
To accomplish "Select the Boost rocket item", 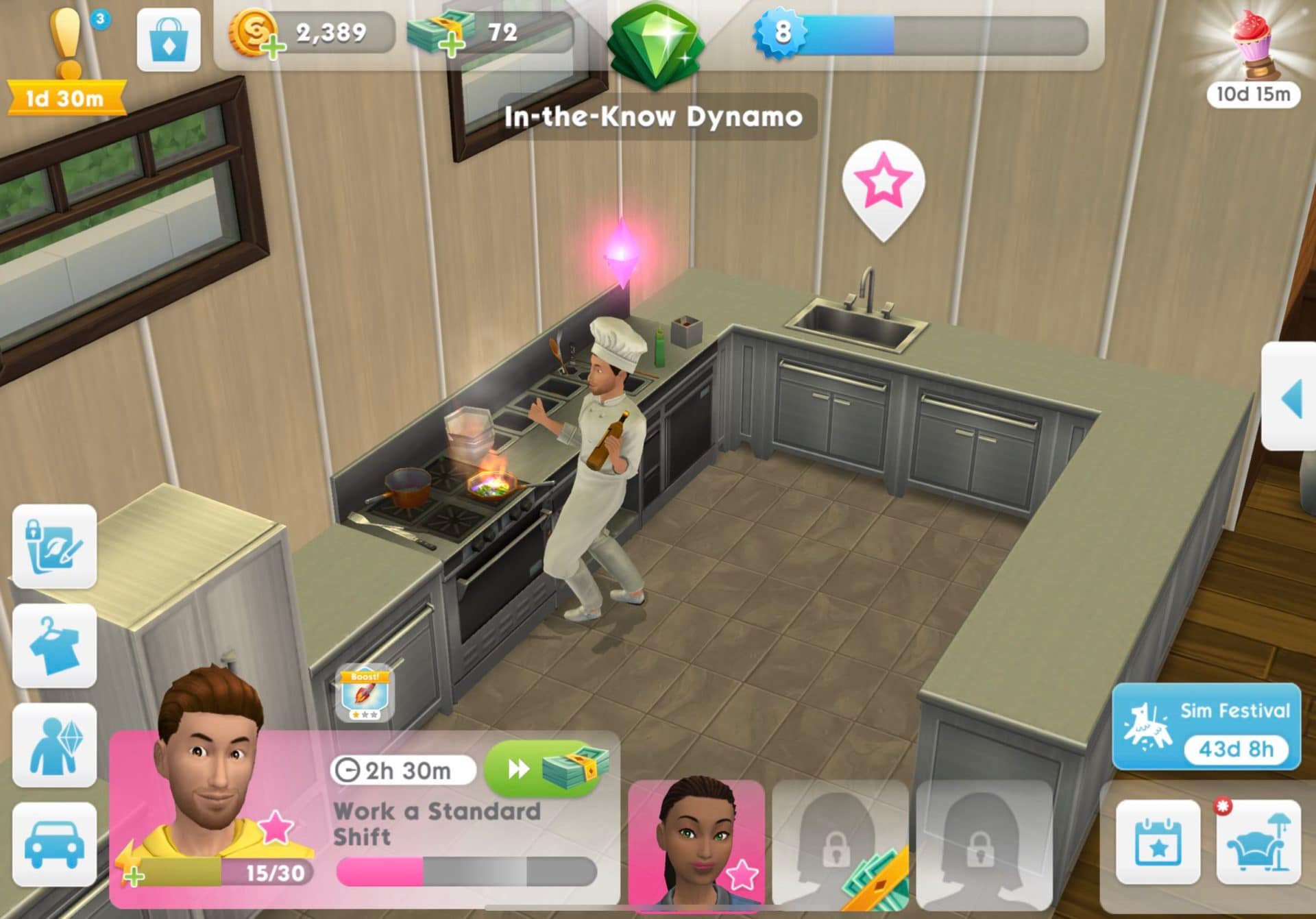I will pos(364,695).
